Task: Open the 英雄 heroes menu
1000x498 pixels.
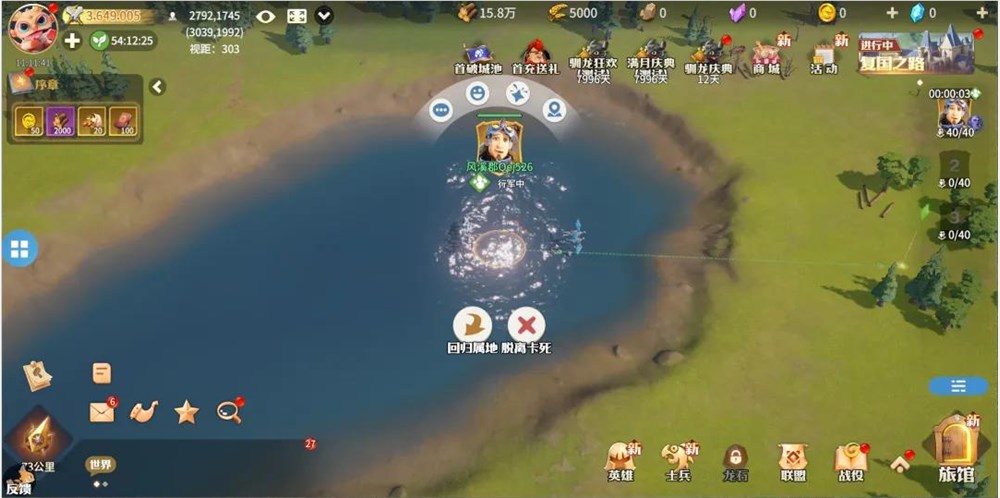Action: pyautogui.click(x=621, y=458)
